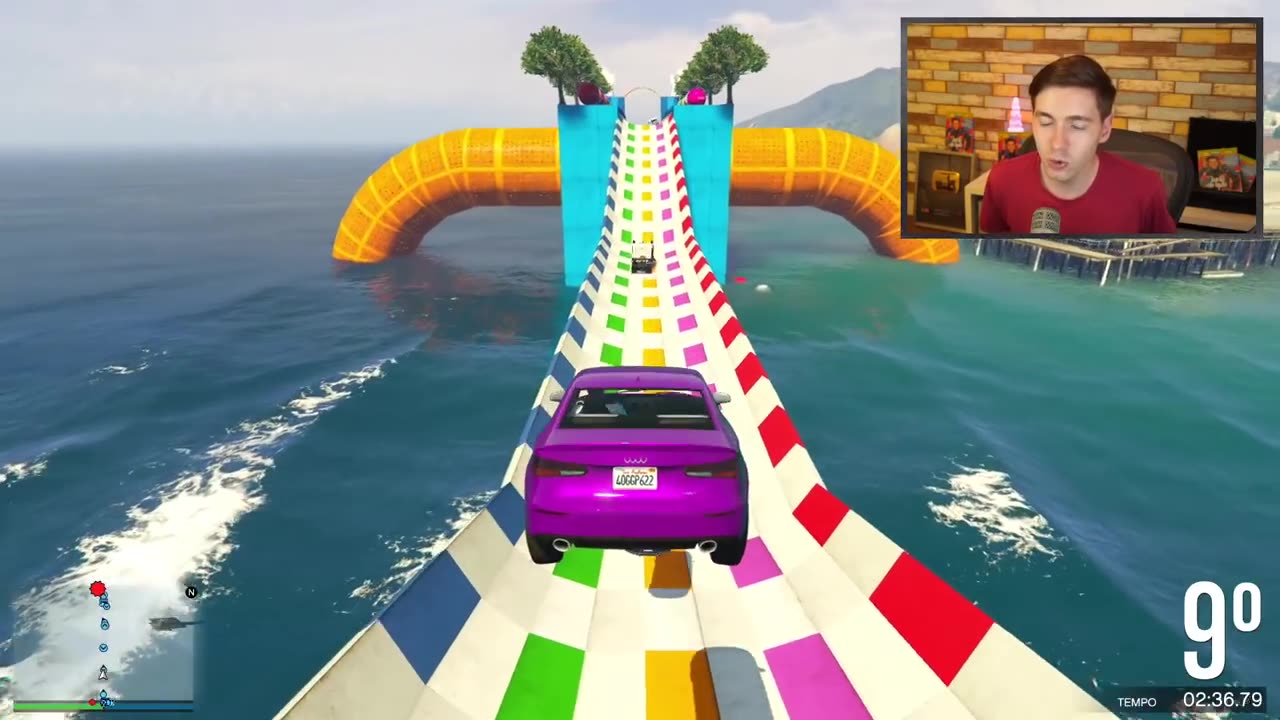Select the red checkpoint blip on the minimap
The height and width of the screenshot is (720, 1280).
pos(98,589)
